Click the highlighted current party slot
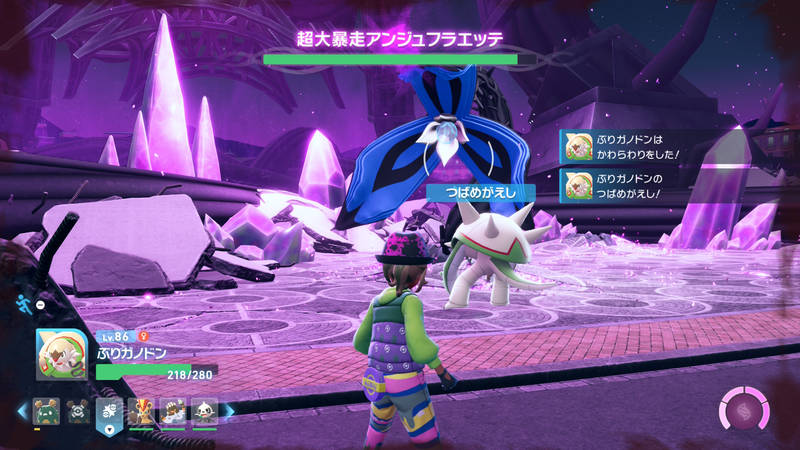The width and height of the screenshot is (800, 450). click(109, 412)
